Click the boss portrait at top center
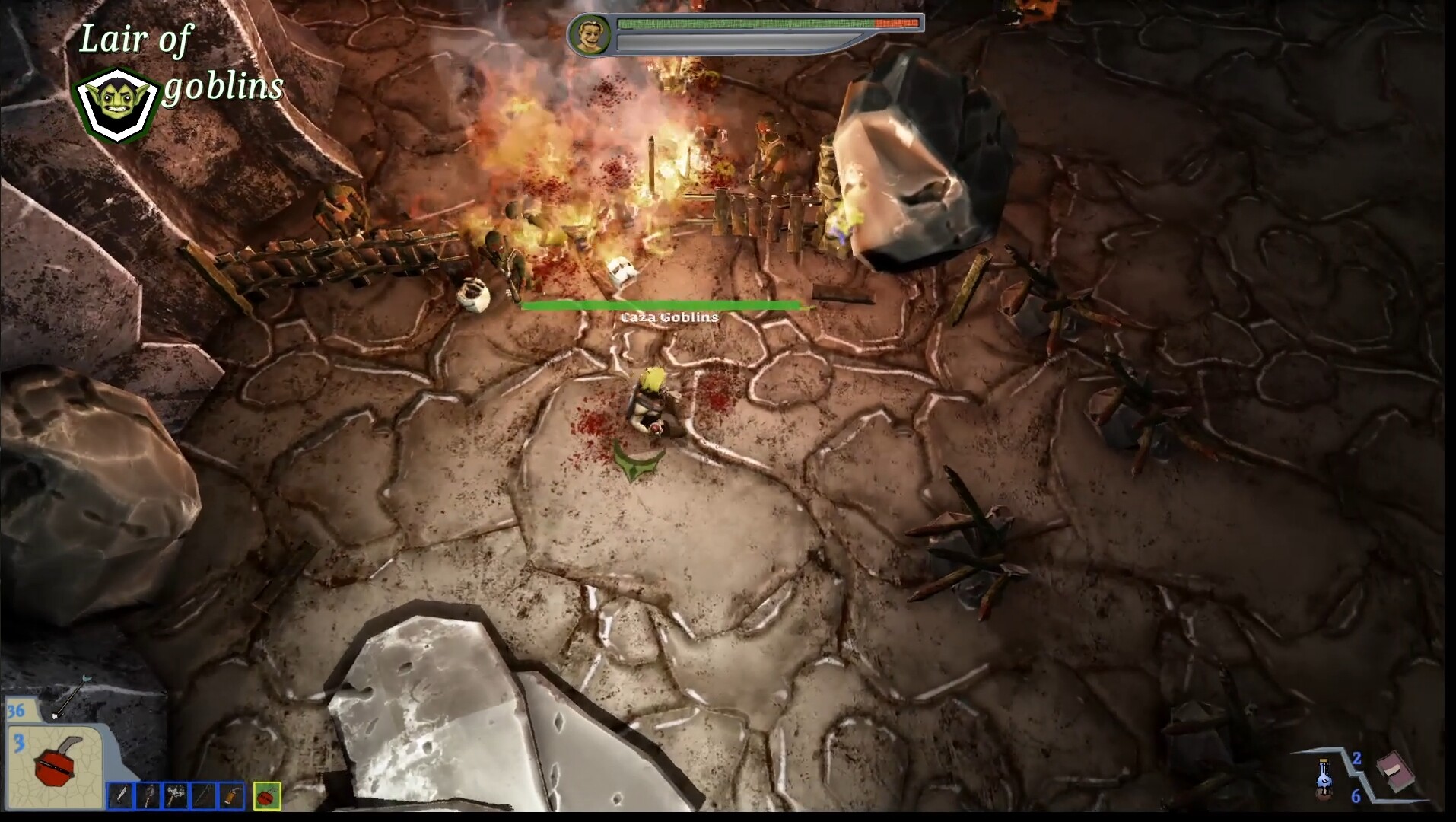This screenshot has width=1456, height=822. pos(592,35)
